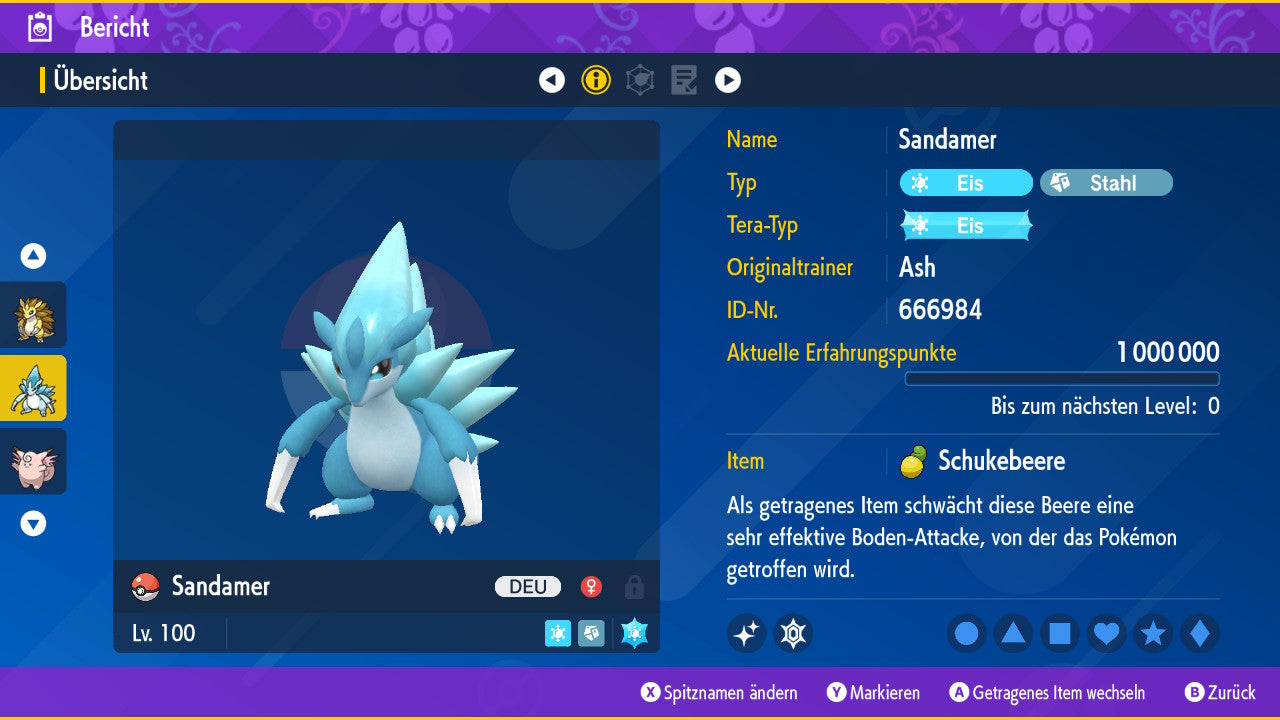Toggle the heart marking
1280x720 pixels.
pos(1107,634)
